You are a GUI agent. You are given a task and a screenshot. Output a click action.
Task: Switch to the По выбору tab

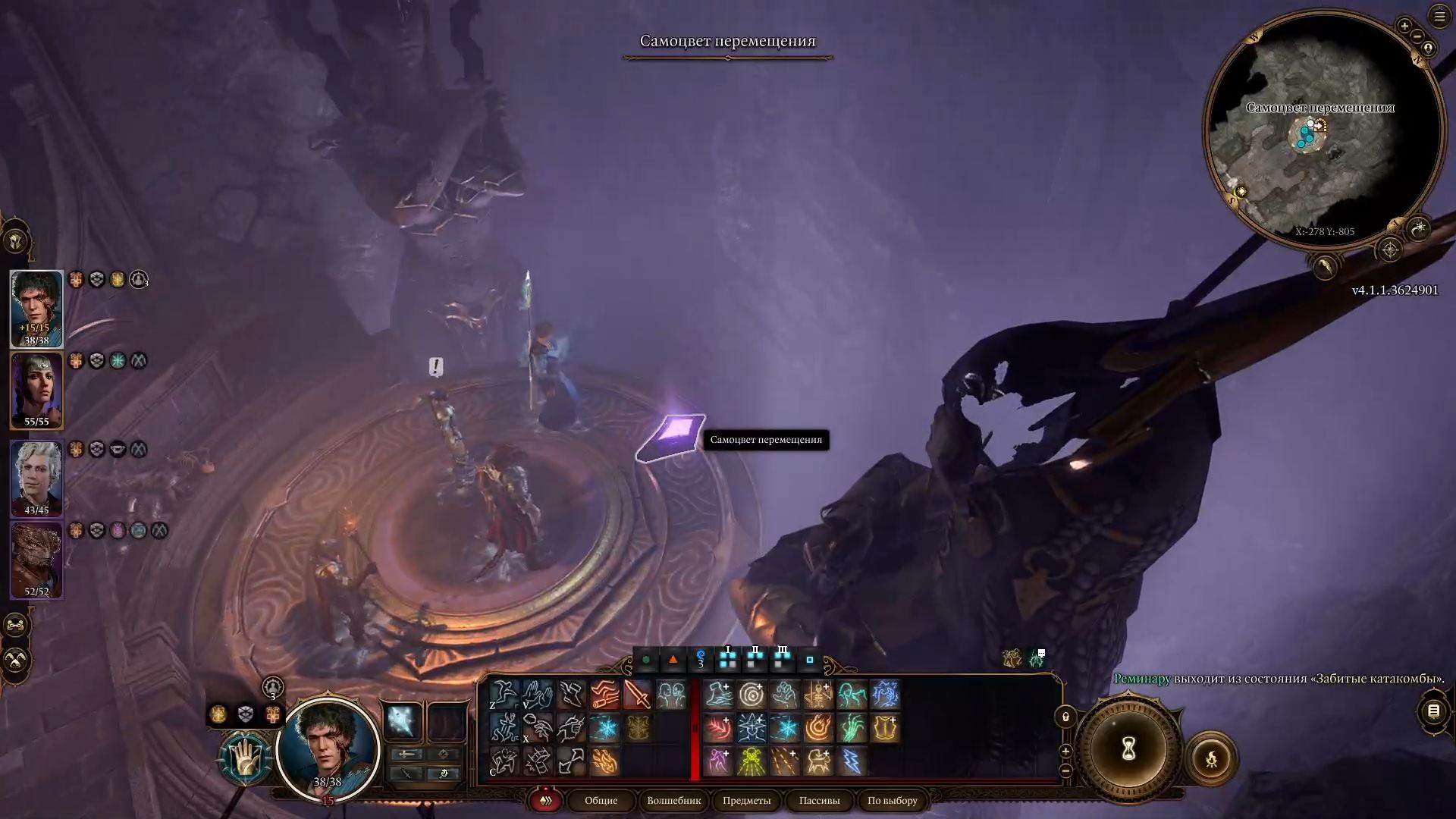click(x=892, y=800)
